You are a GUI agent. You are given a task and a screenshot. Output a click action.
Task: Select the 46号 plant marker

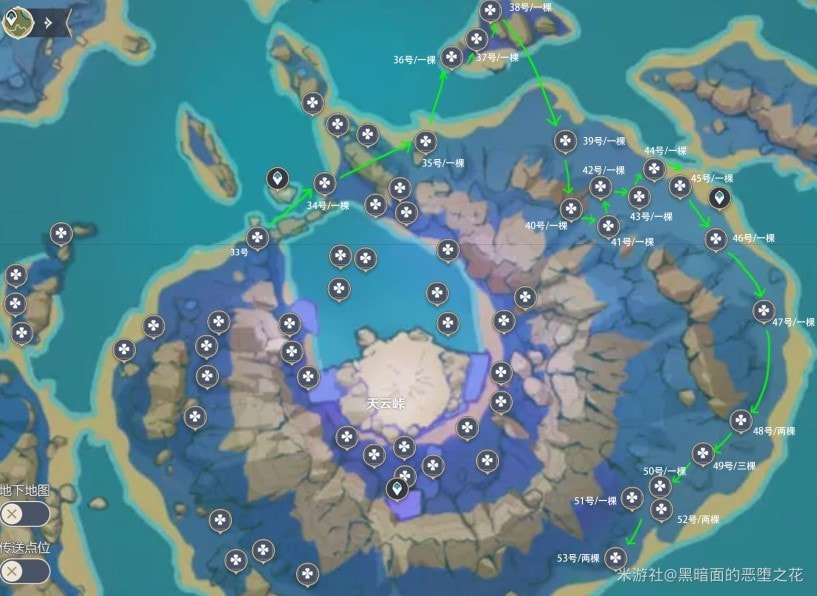click(715, 238)
